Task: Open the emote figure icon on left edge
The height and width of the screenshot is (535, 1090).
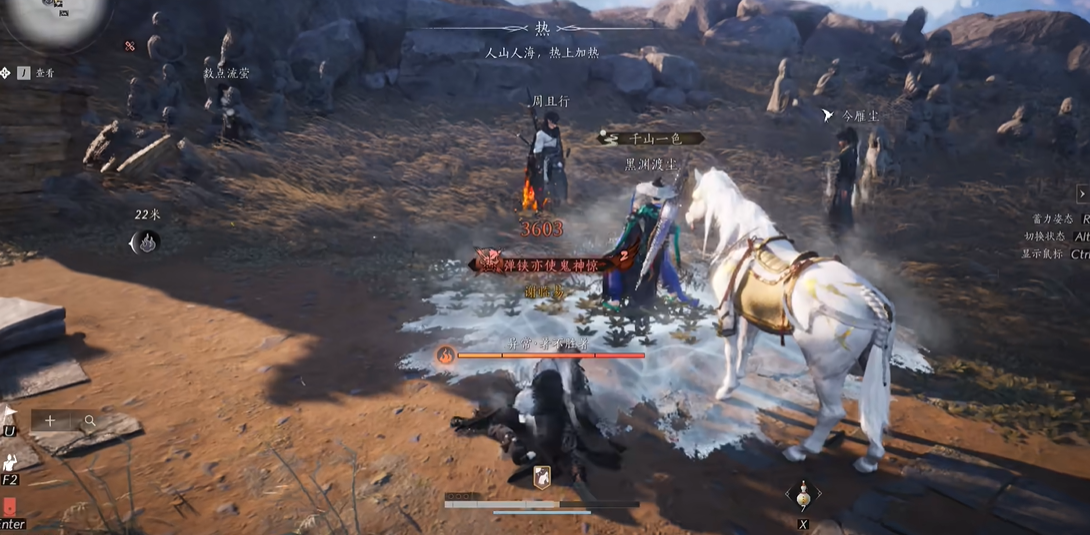Action: pos(9,461)
